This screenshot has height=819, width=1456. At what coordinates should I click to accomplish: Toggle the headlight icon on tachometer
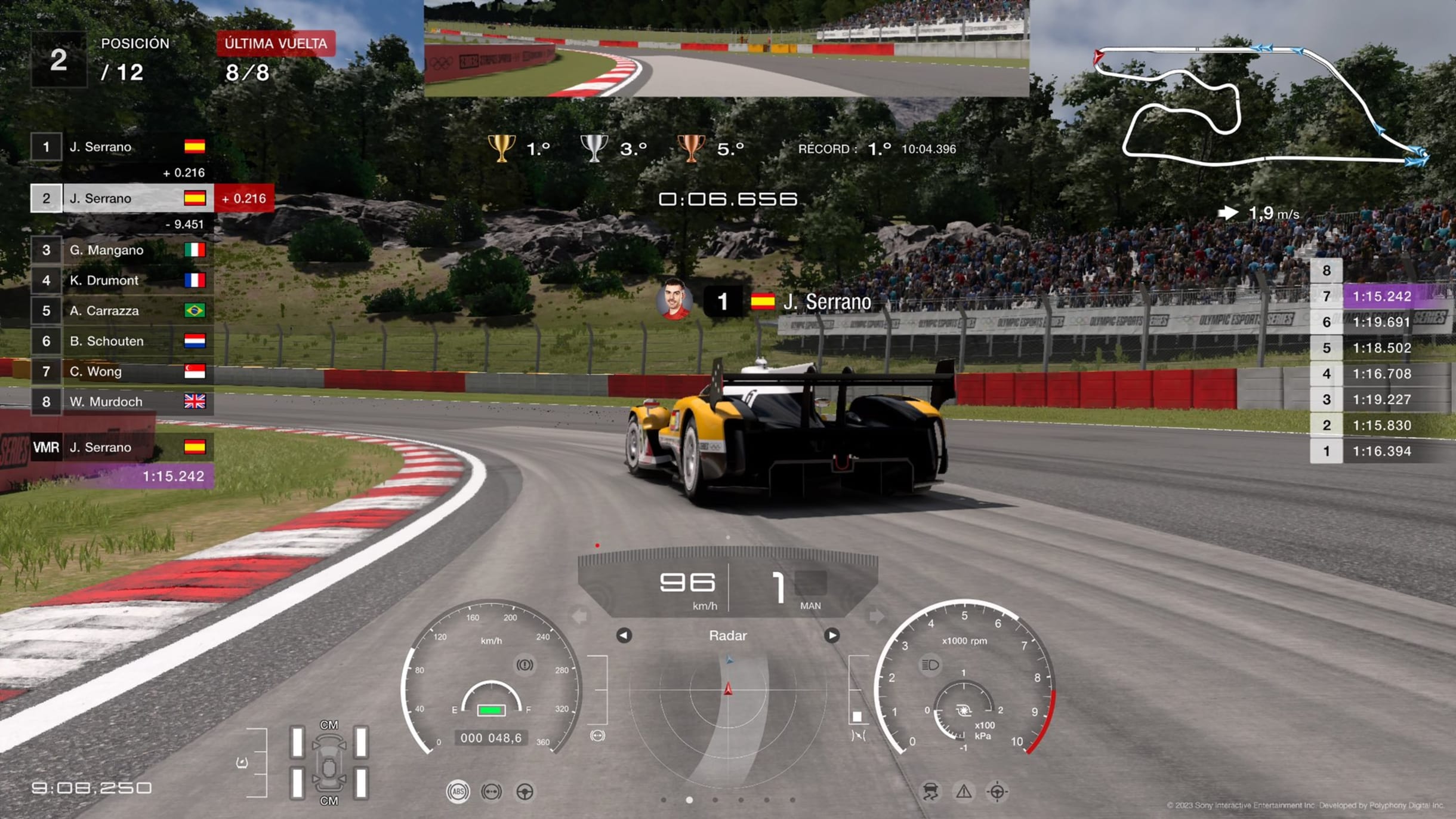(x=930, y=665)
